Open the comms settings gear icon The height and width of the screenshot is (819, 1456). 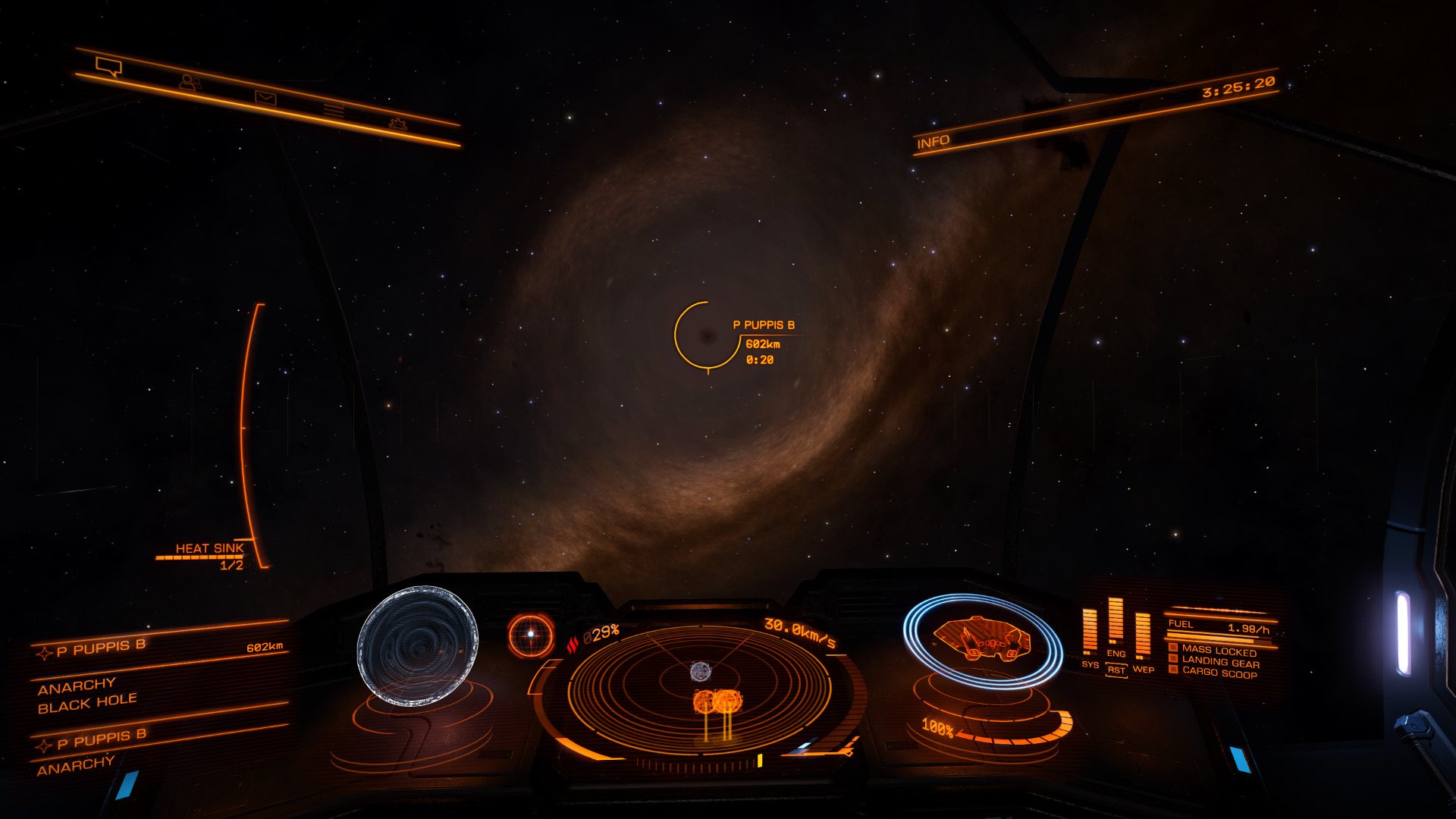click(x=398, y=124)
